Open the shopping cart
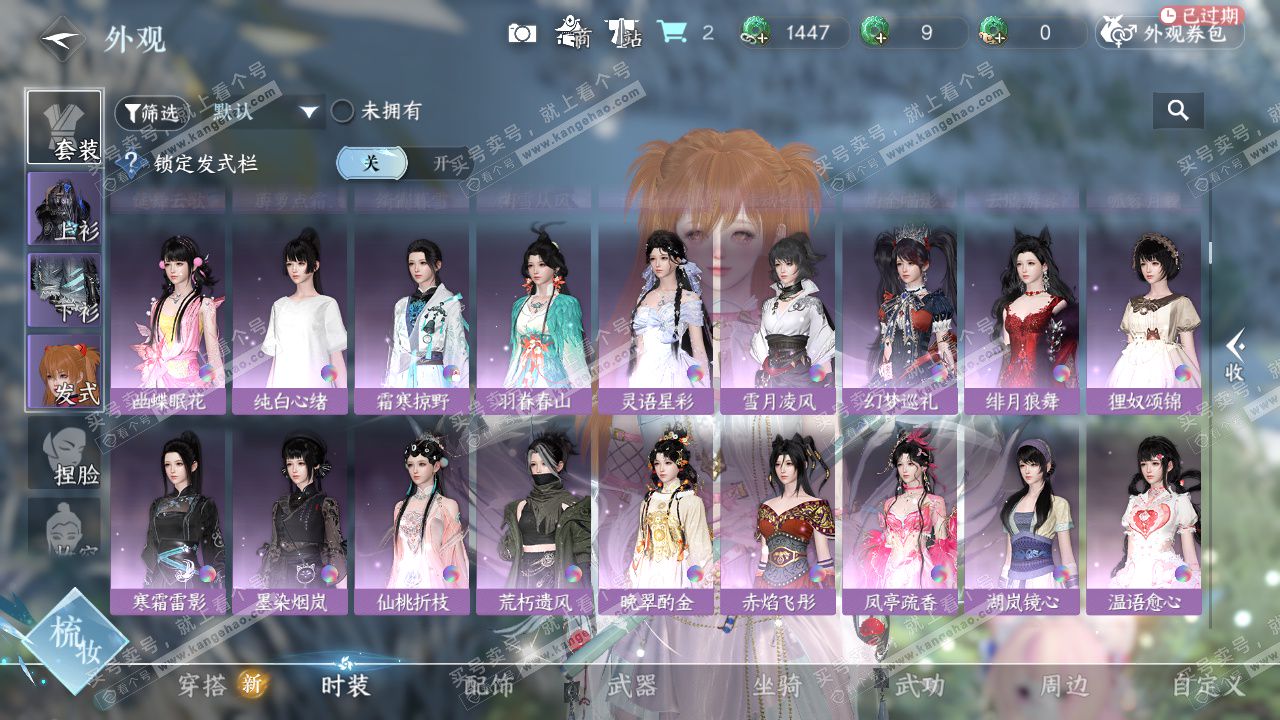The image size is (1280, 720). (671, 33)
